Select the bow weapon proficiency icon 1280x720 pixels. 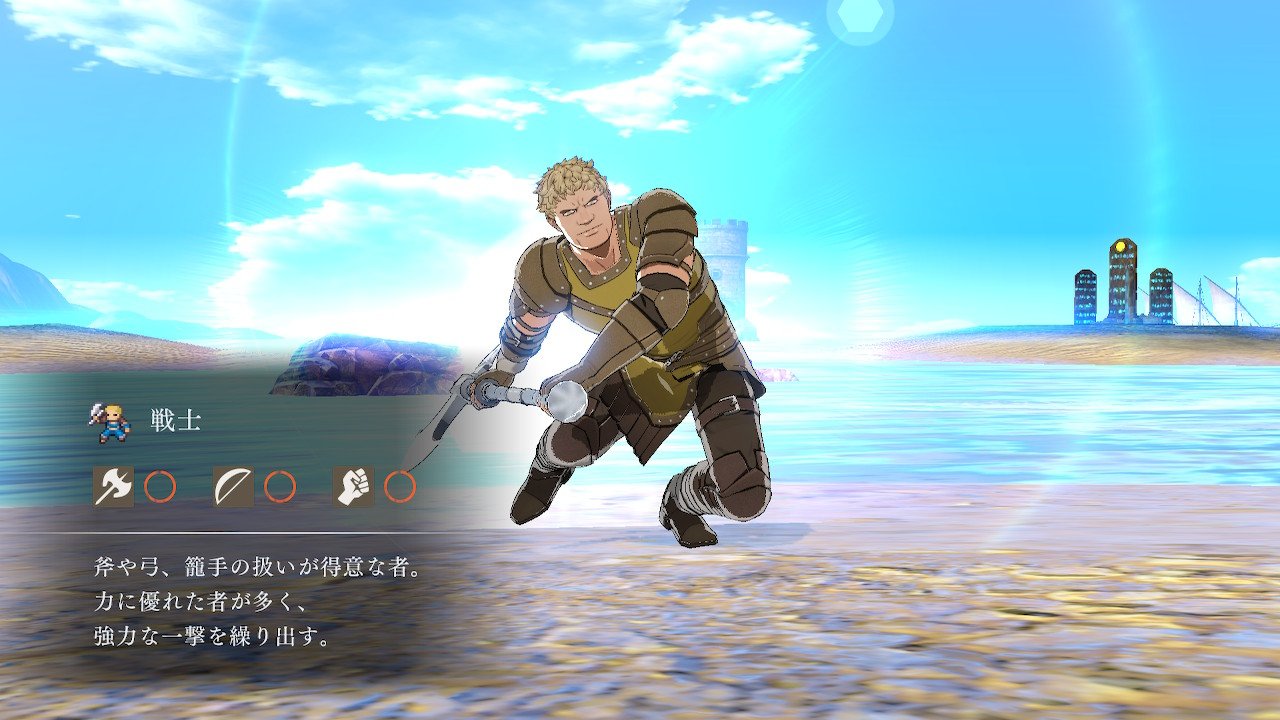point(233,486)
